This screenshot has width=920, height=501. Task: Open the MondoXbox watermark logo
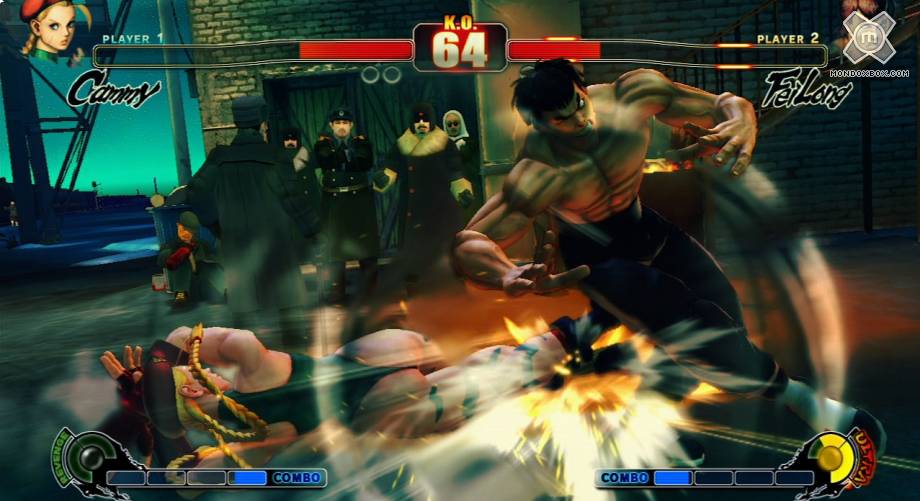[x=868, y=38]
